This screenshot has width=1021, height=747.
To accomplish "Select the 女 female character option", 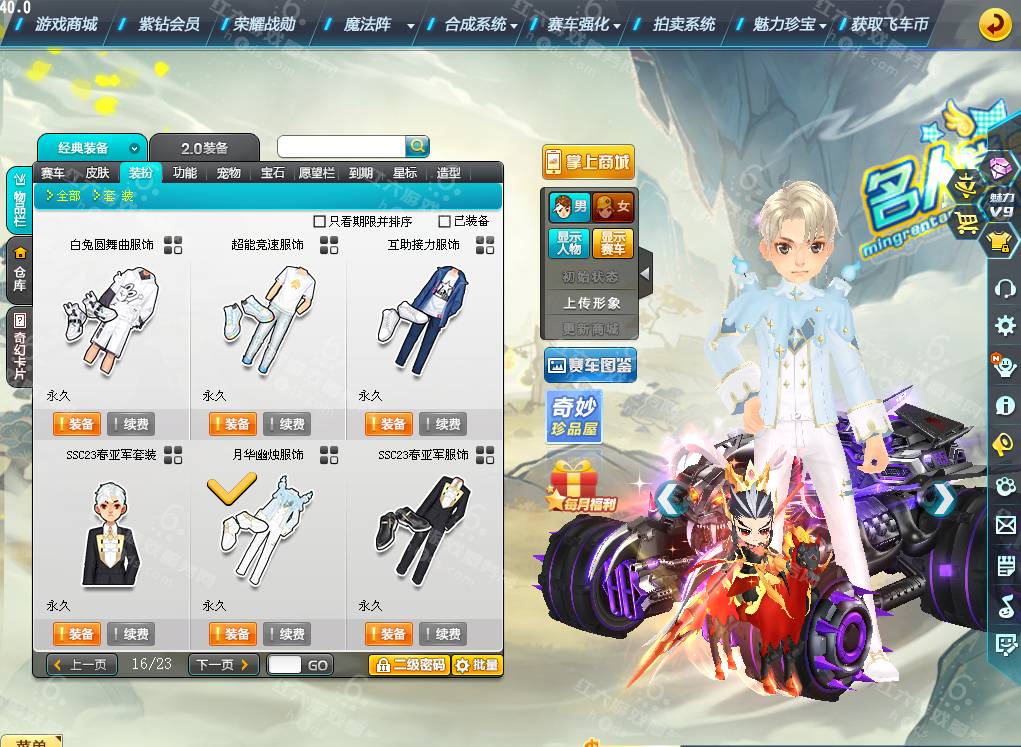I will 613,207.
